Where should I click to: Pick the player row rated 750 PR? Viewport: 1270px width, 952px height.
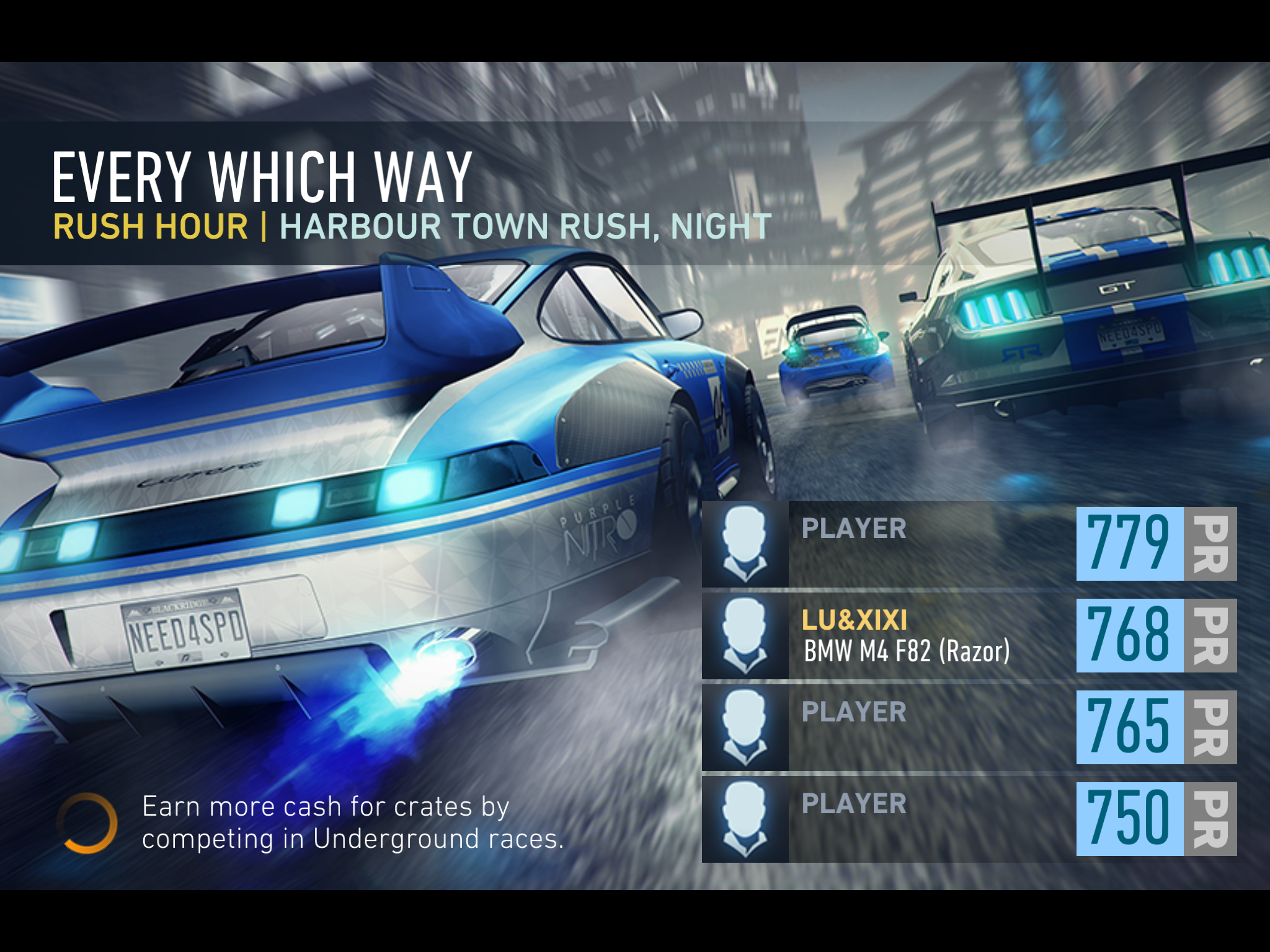click(x=969, y=819)
